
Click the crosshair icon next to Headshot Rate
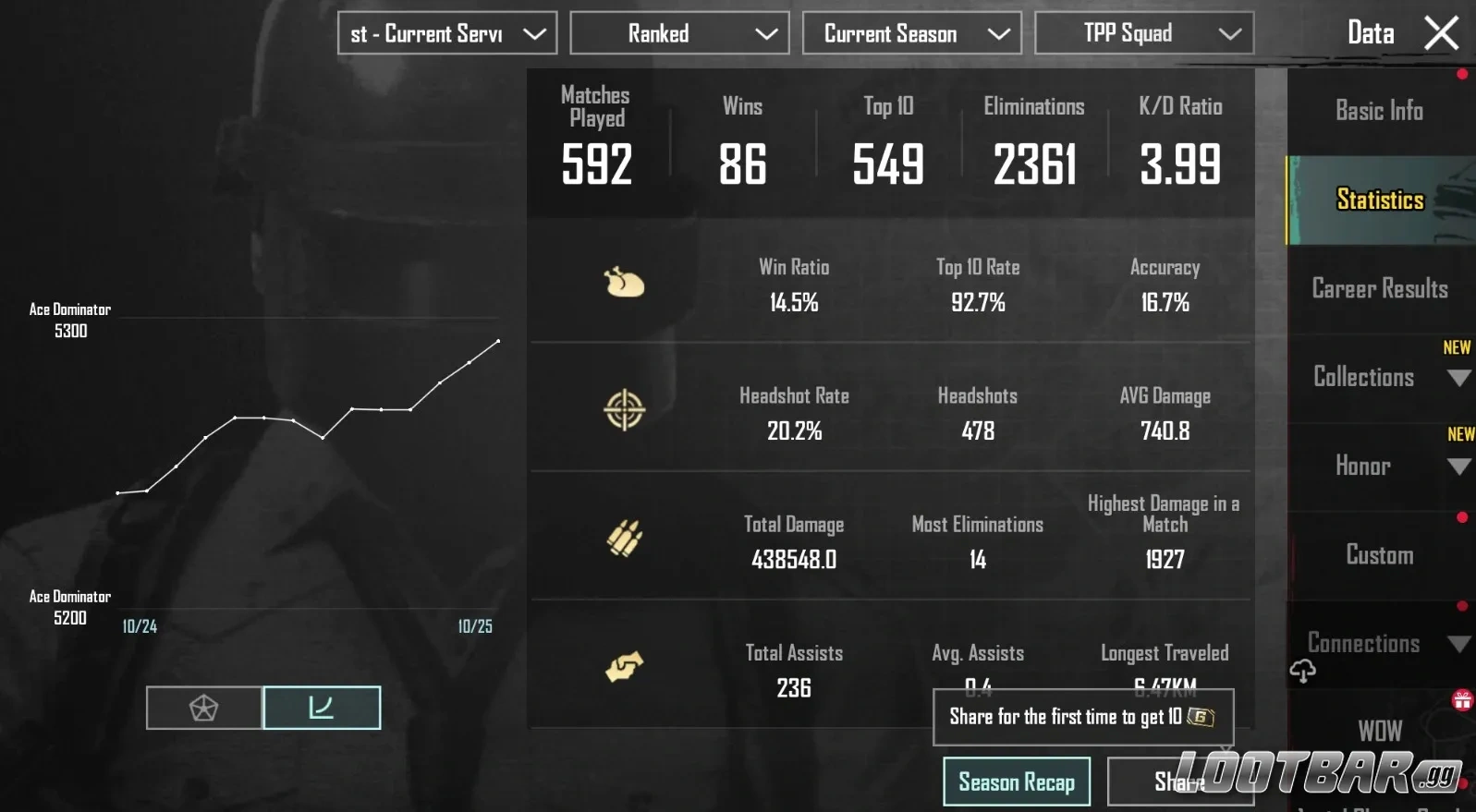click(x=625, y=410)
